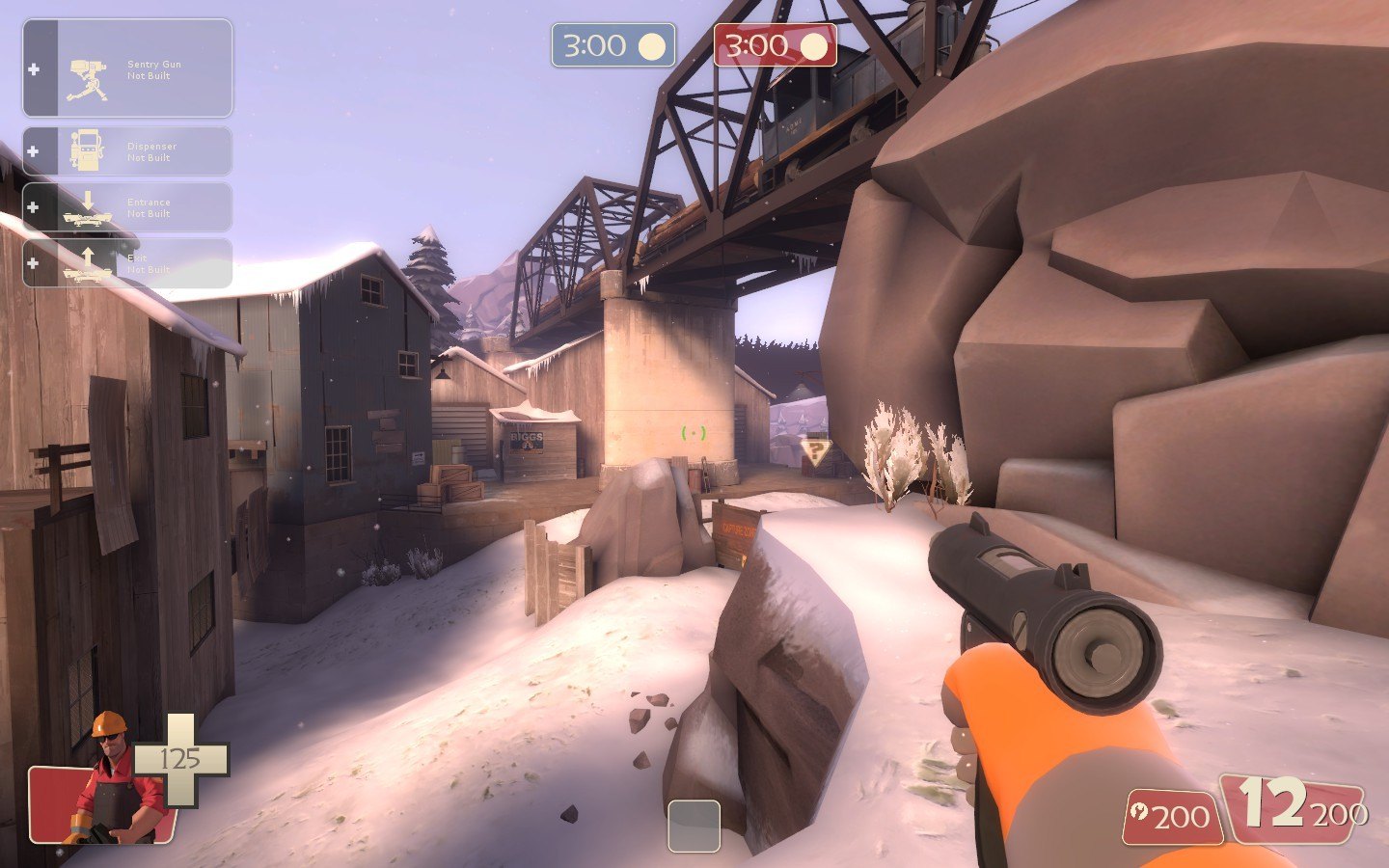Select the Sentry Gun build status panel
The width and height of the screenshot is (1389, 868).
[x=127, y=69]
